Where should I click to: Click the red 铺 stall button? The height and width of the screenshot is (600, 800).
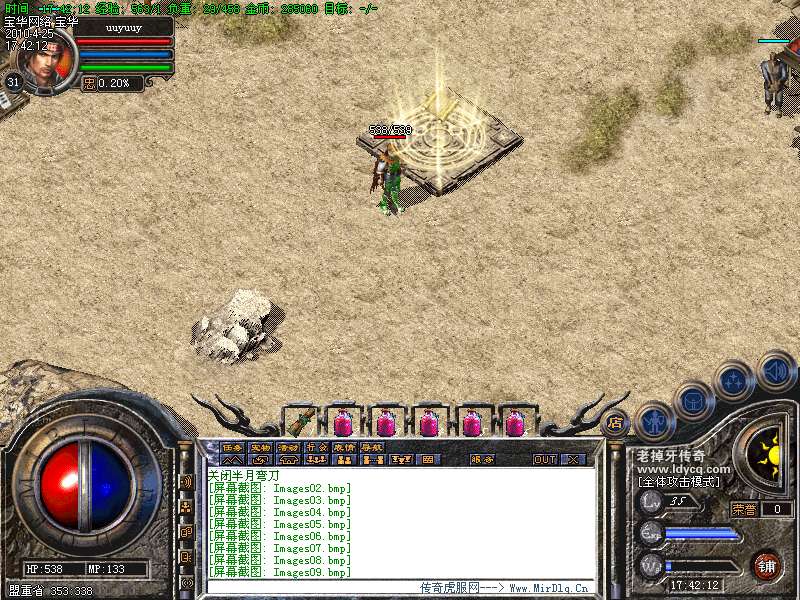(x=766, y=565)
